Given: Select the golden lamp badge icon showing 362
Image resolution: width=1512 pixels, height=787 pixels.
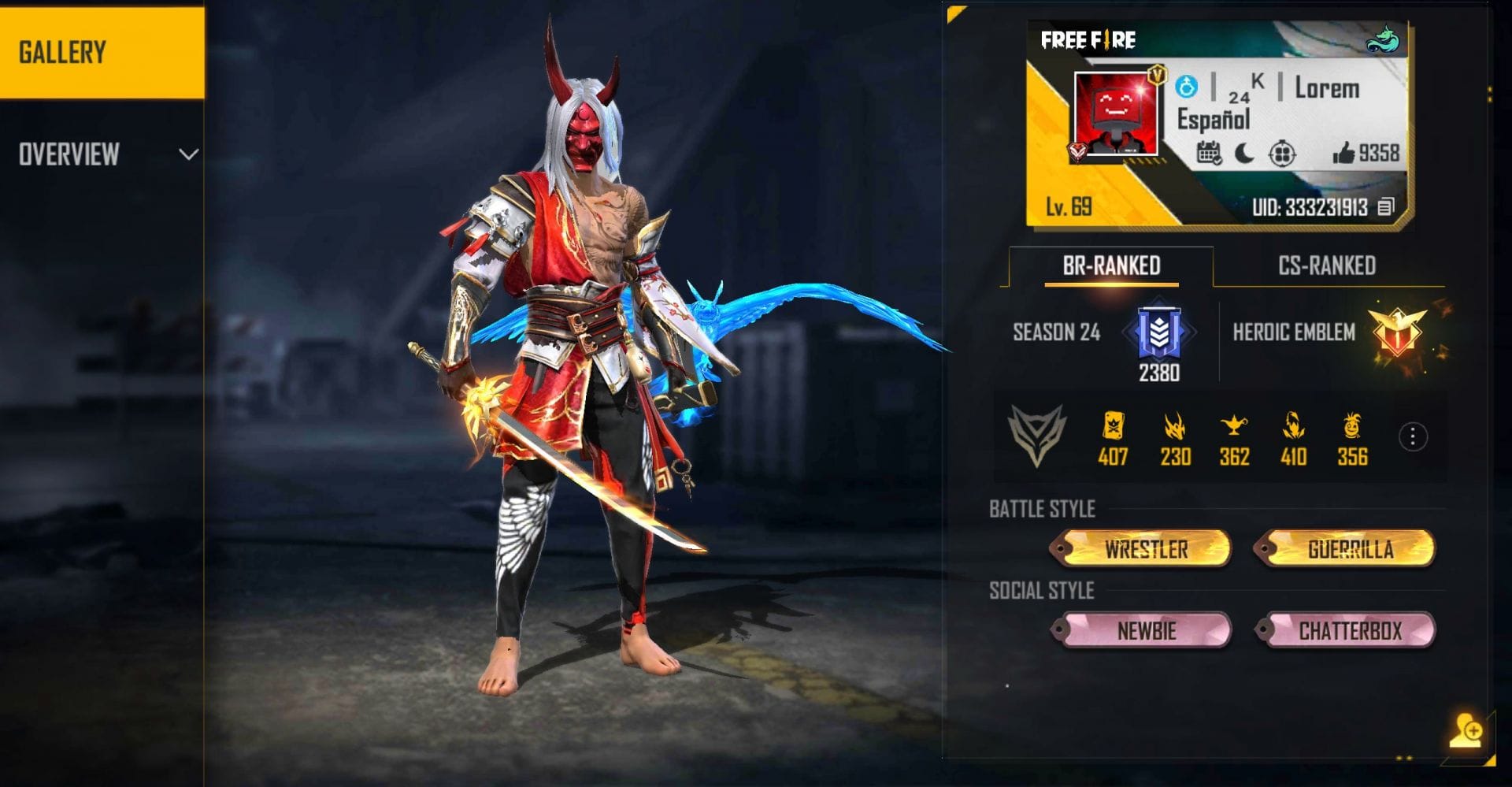Looking at the screenshot, I should click(x=1234, y=429).
